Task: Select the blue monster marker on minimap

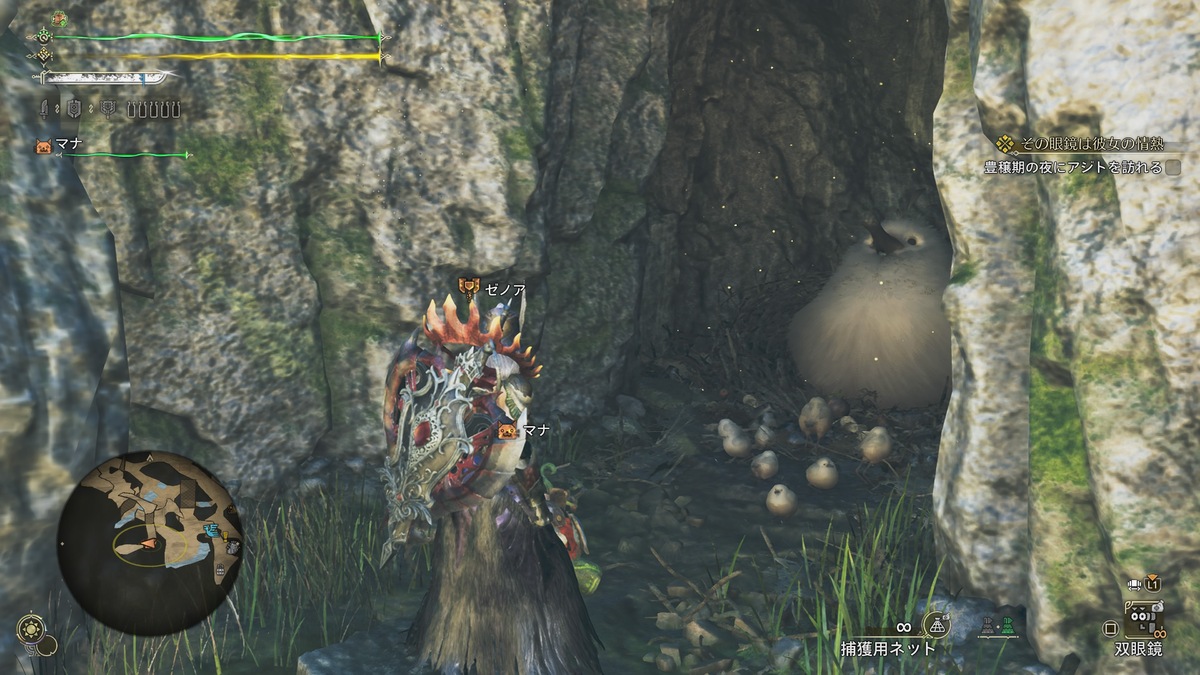Action: click(x=211, y=530)
